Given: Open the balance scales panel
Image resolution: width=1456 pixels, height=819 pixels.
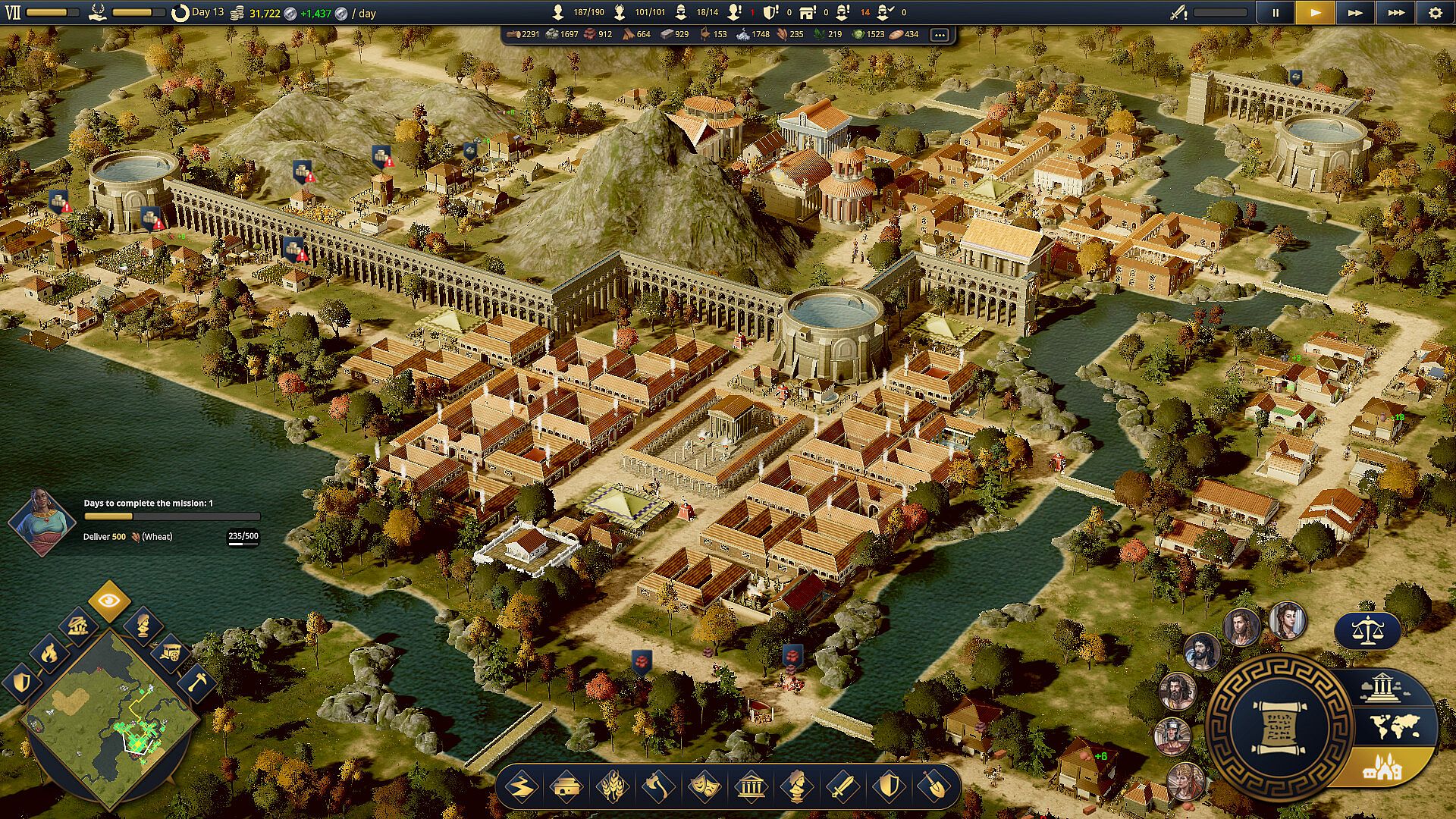Looking at the screenshot, I should tap(1367, 630).
